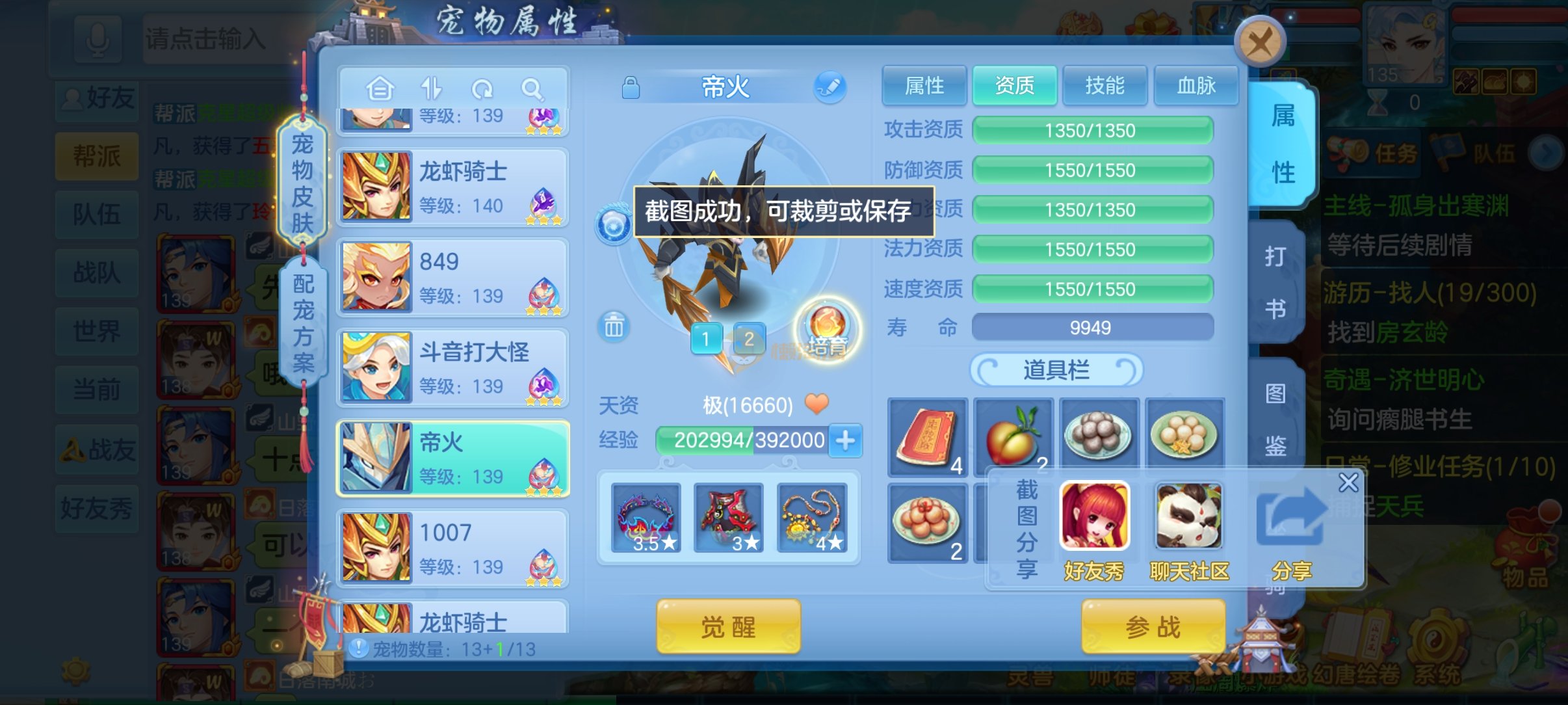The width and height of the screenshot is (1568, 705).
Task: Delete pet with the trash can icon
Action: tap(613, 326)
